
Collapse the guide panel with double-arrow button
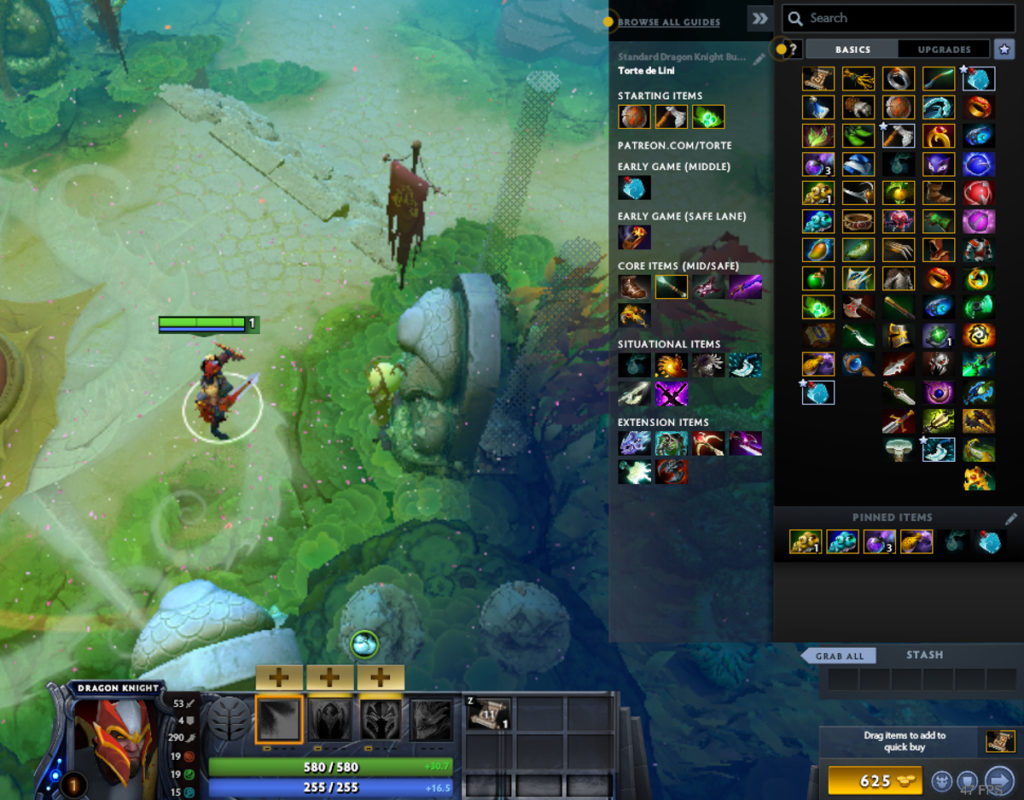click(x=760, y=18)
